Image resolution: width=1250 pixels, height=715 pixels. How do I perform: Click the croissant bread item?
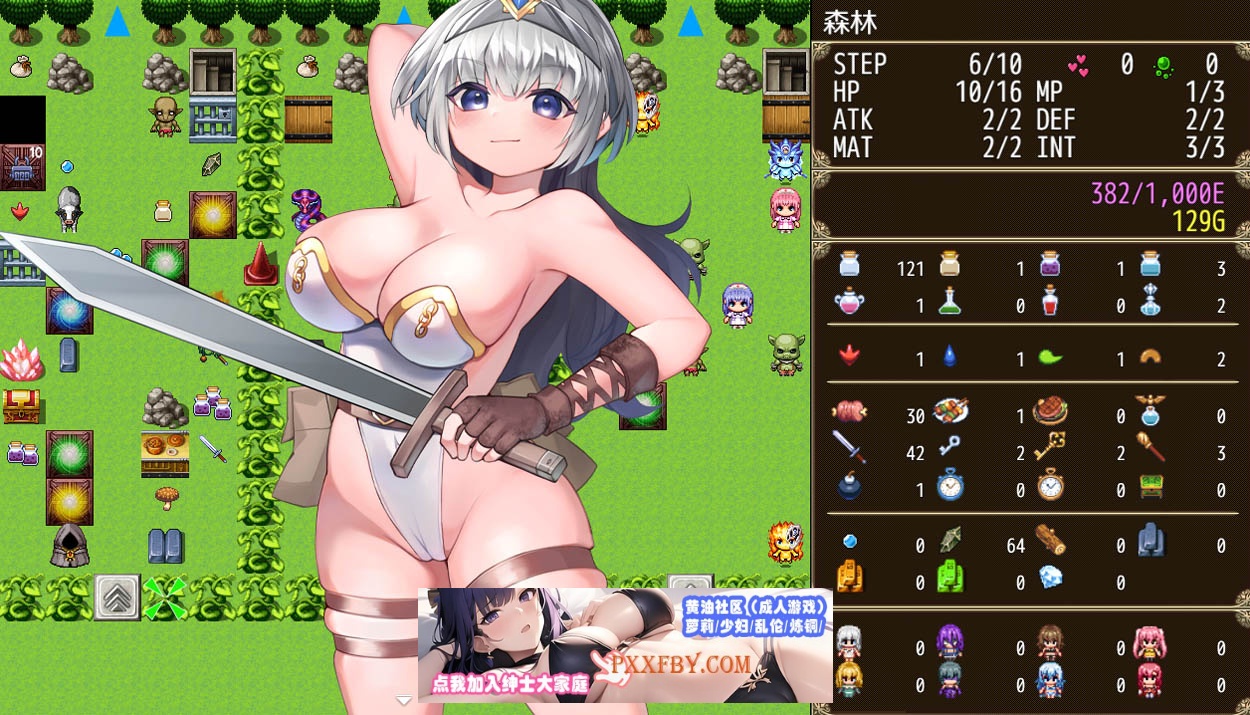coord(1150,355)
